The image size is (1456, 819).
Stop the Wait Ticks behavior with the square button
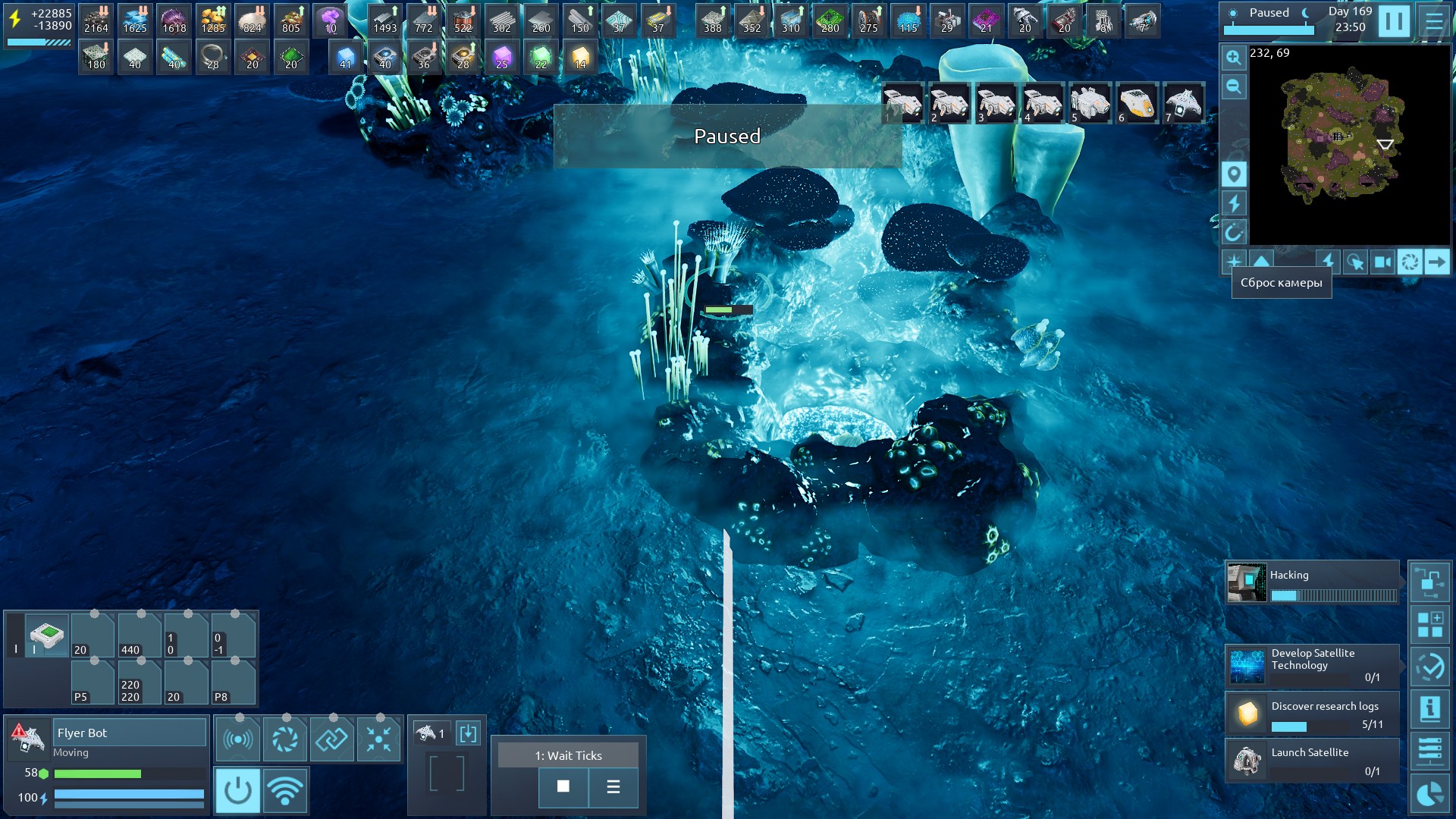[x=563, y=786]
